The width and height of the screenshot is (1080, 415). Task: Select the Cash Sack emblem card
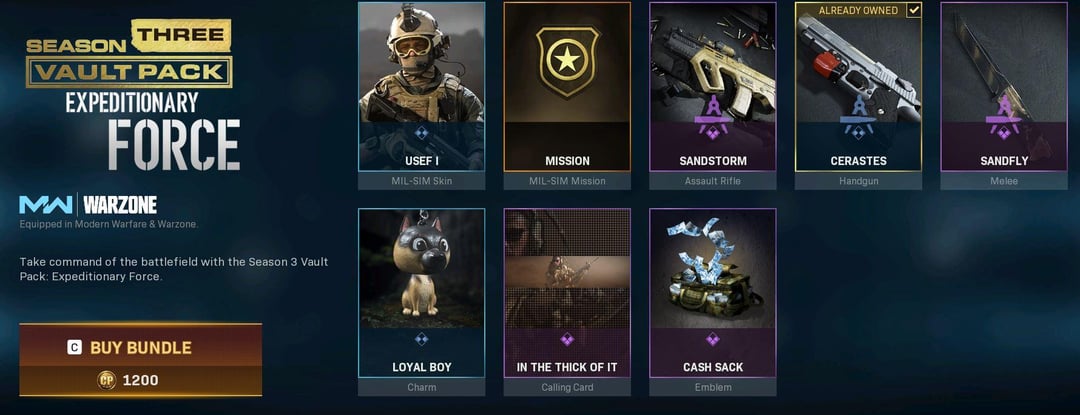click(712, 293)
